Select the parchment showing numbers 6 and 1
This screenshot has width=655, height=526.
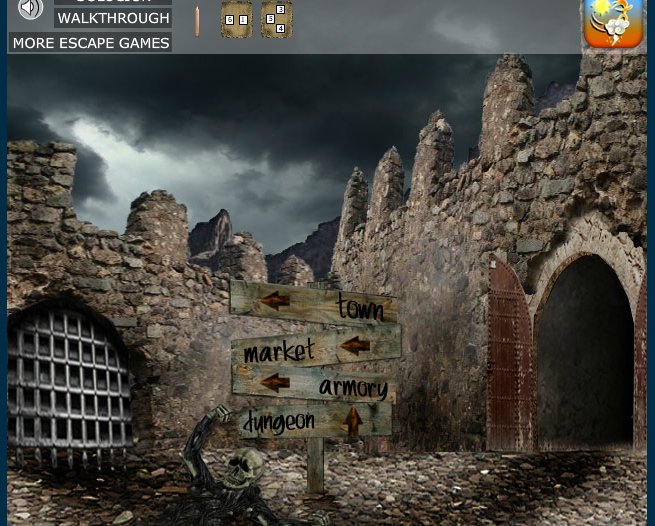(x=236, y=20)
